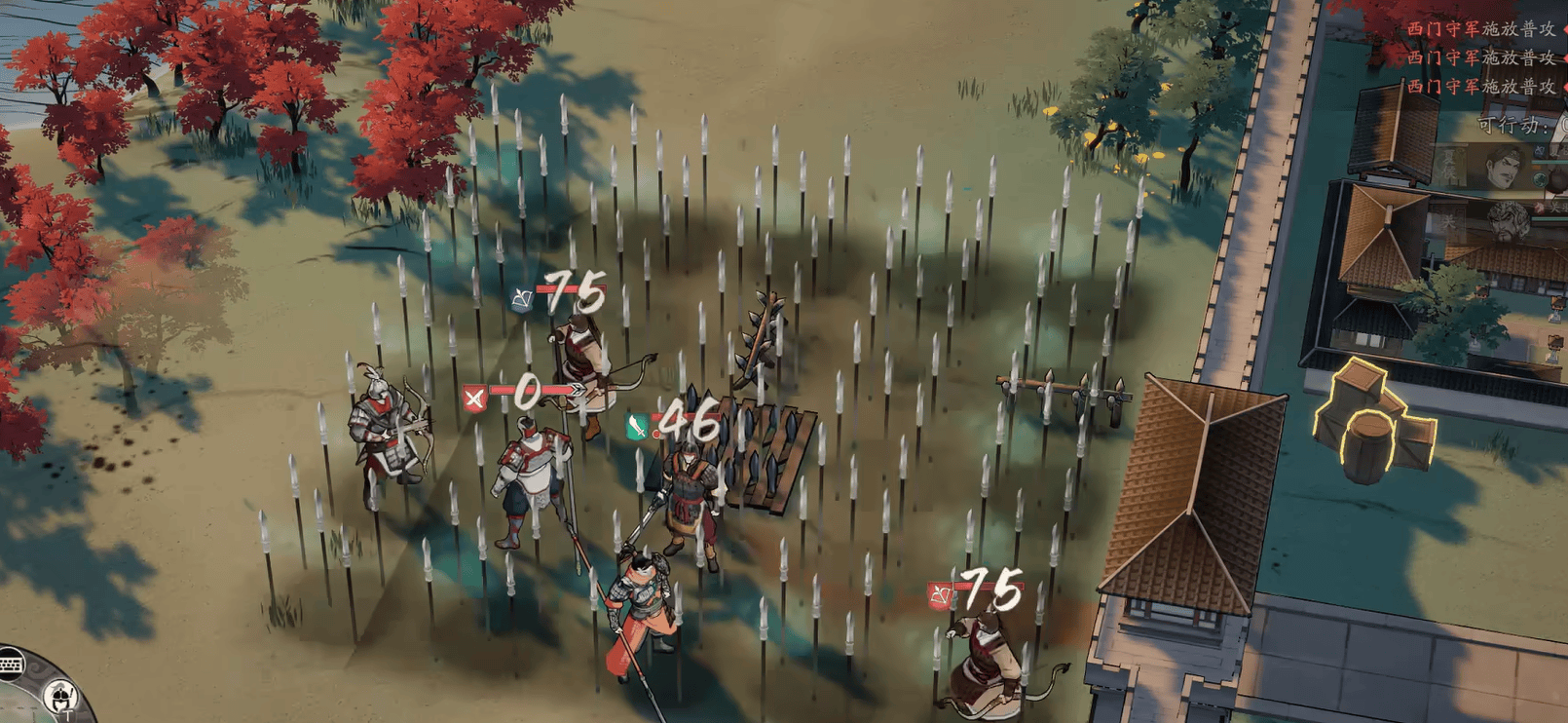Select the 夏侯 character portrait card
Viewport: 1568px width, 723px height.
pos(1500,168)
